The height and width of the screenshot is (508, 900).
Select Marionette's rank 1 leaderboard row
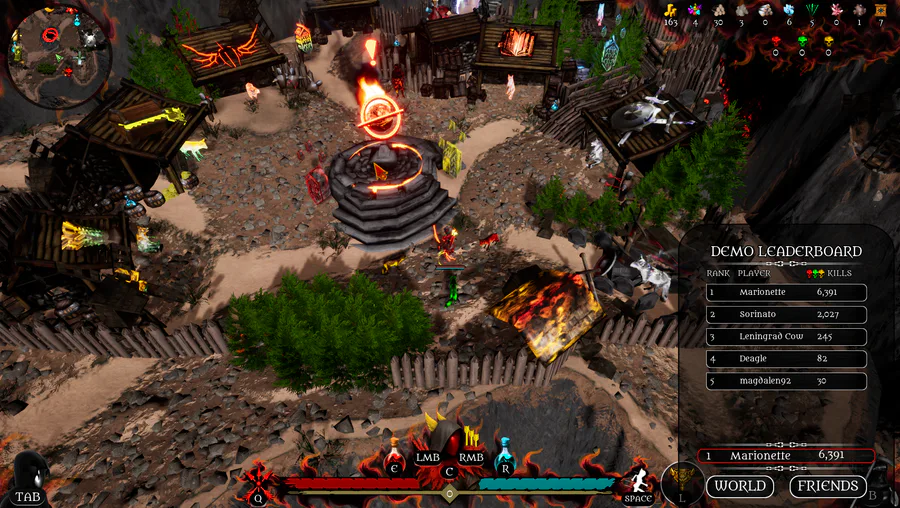point(786,293)
